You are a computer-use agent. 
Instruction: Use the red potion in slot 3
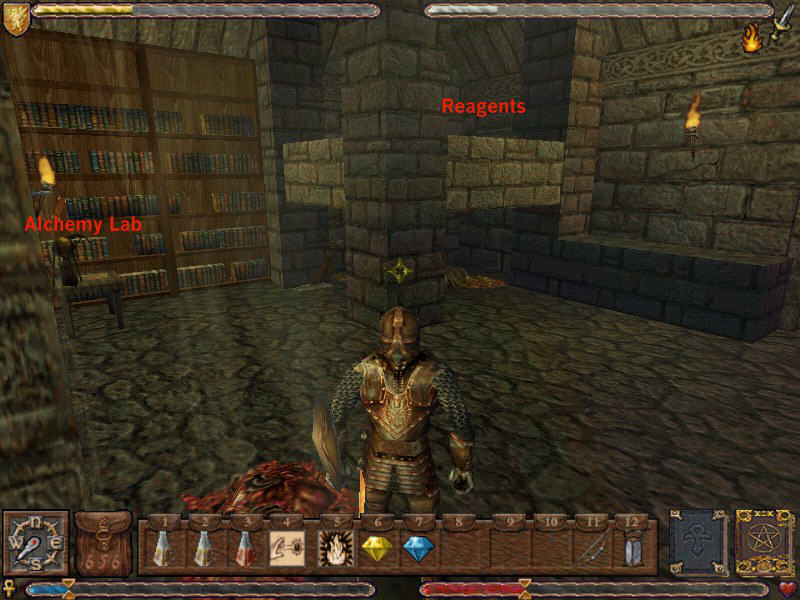(244, 549)
